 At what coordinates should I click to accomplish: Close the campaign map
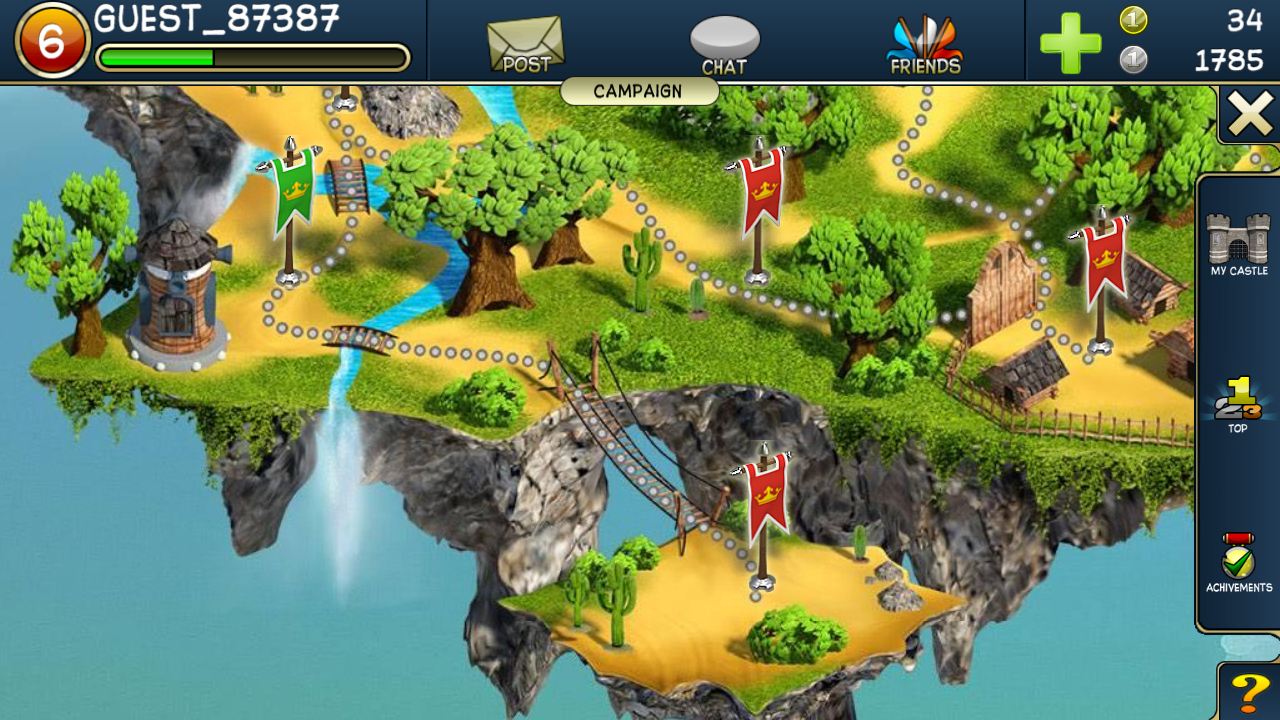(x=1250, y=114)
